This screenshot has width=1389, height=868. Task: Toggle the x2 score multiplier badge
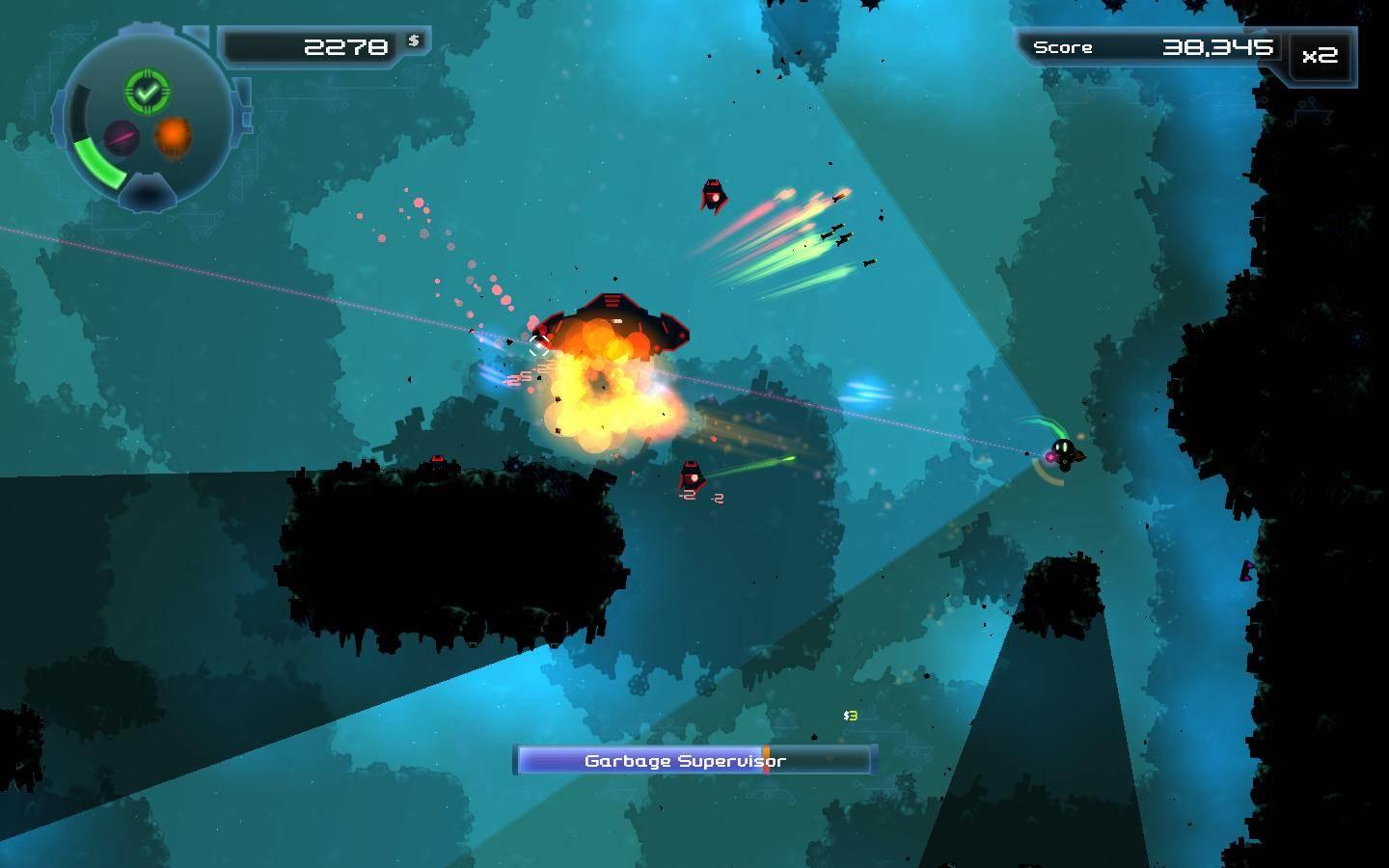pyautogui.click(x=1318, y=58)
